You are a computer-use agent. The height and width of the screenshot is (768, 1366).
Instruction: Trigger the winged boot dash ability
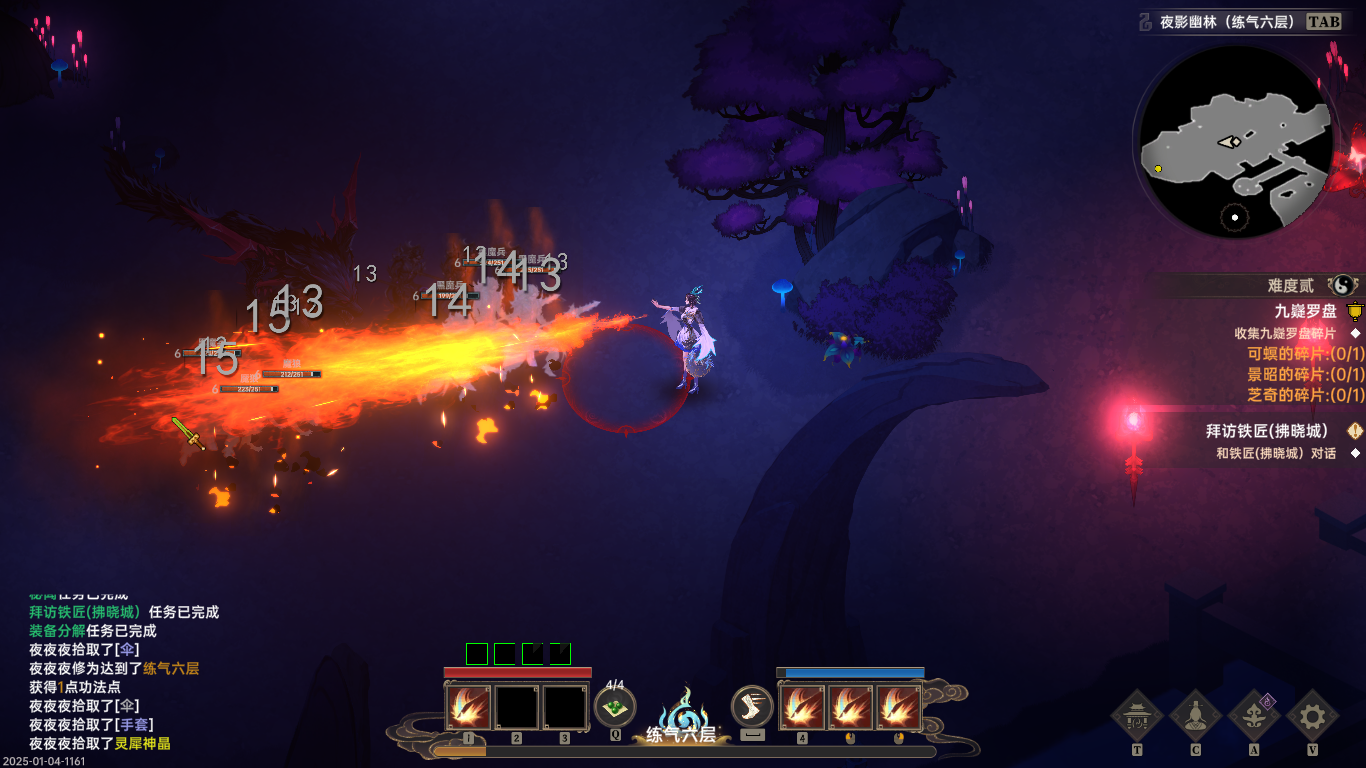752,706
